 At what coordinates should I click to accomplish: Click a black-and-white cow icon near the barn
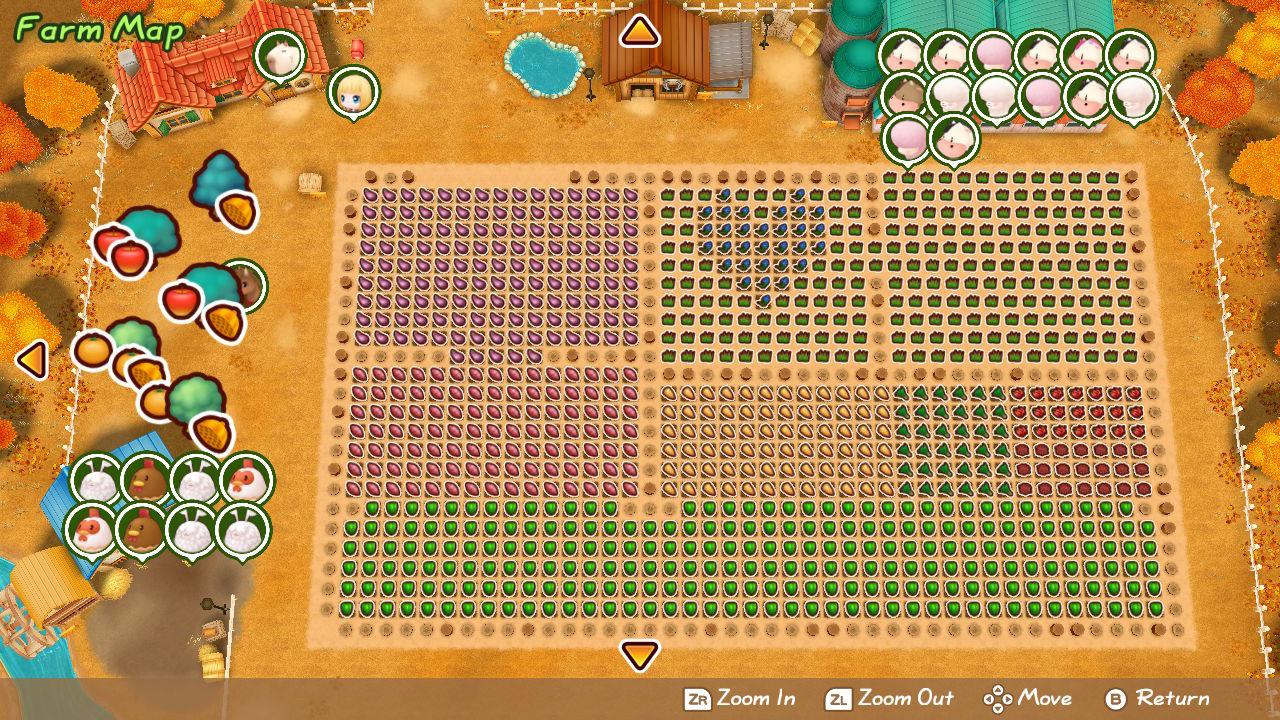(x=901, y=53)
